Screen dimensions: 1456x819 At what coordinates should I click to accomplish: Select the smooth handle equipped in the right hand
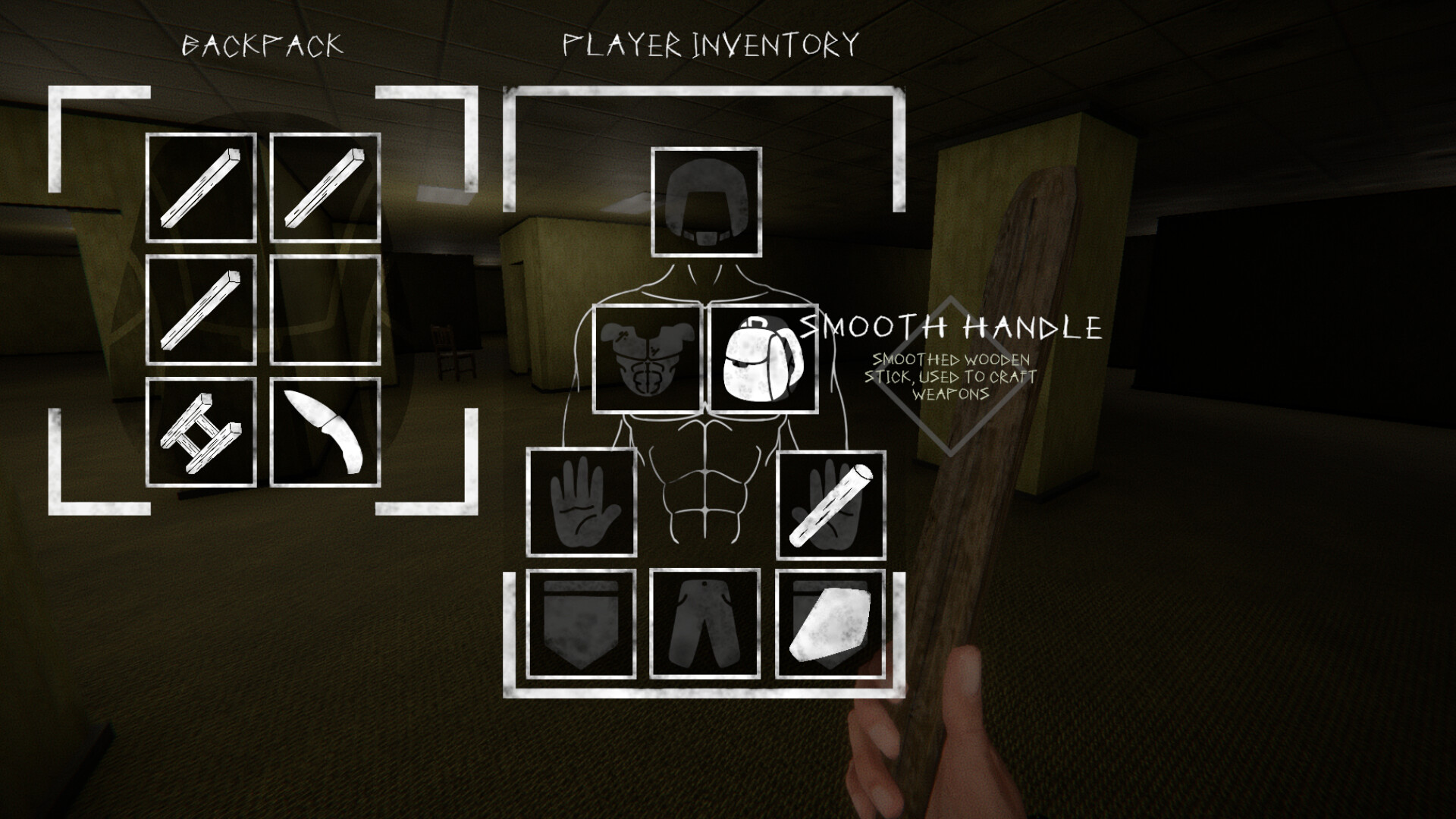[830, 502]
